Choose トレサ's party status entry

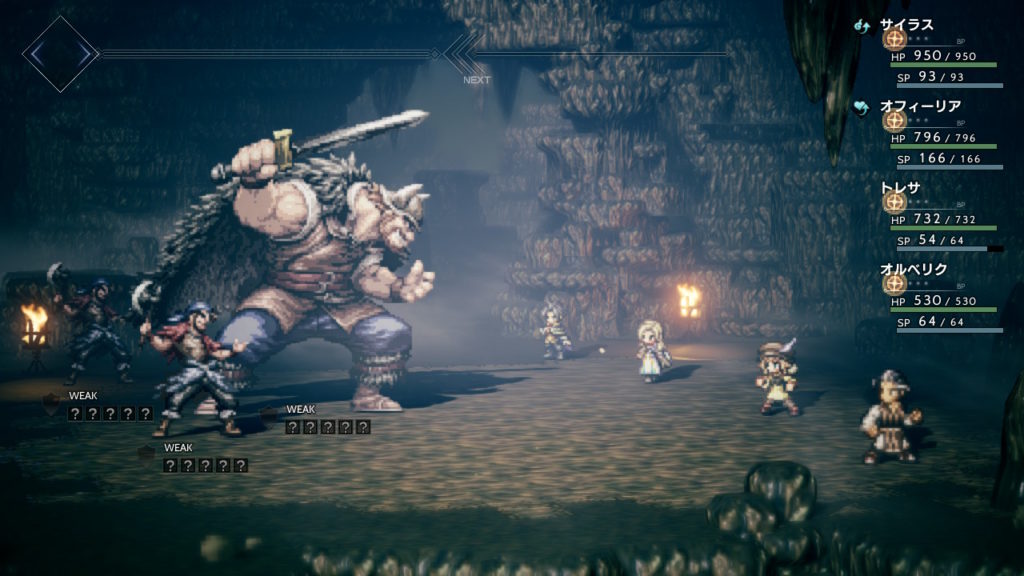pyautogui.click(x=901, y=186)
